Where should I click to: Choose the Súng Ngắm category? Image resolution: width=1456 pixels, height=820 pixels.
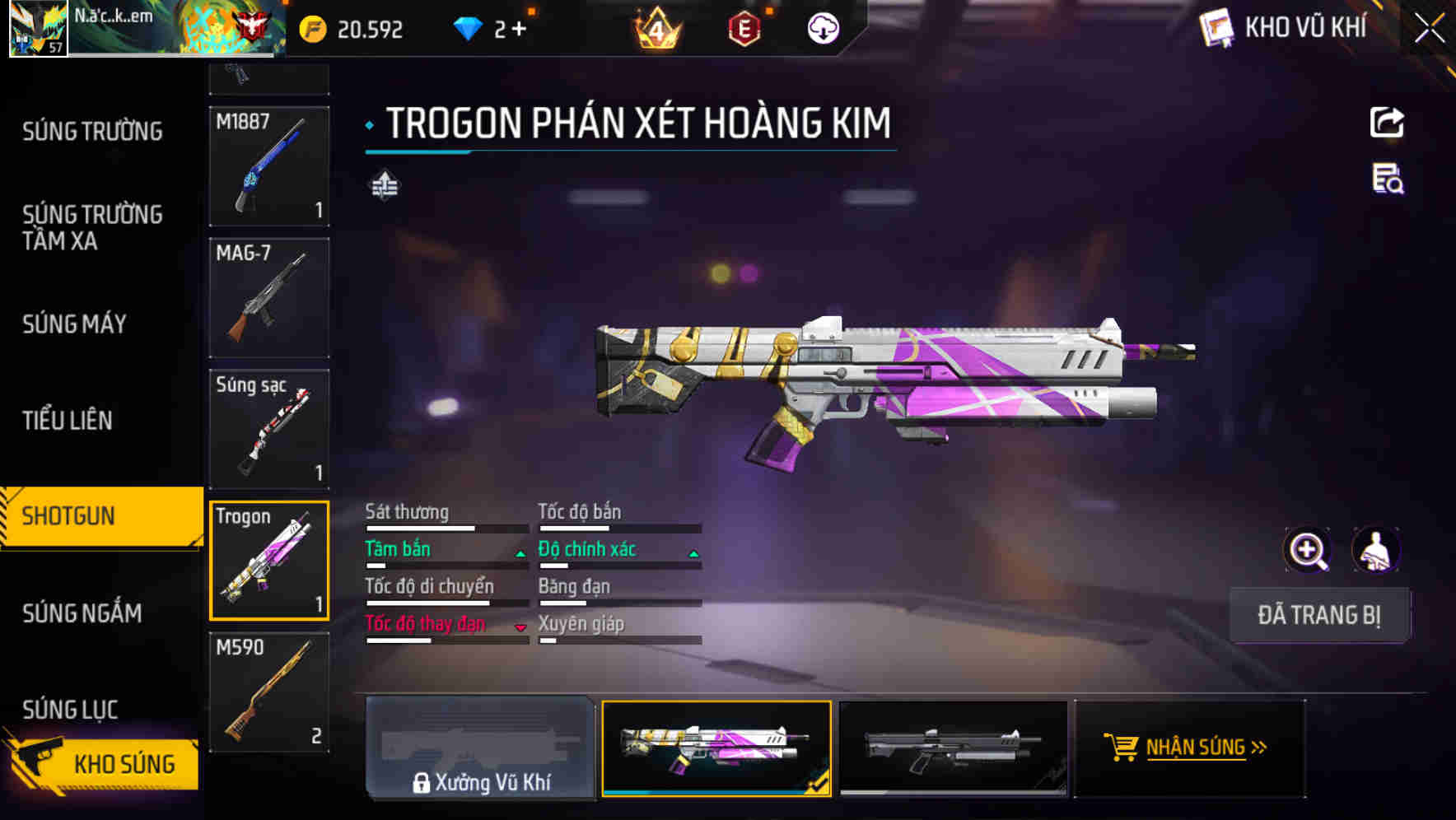[82, 613]
